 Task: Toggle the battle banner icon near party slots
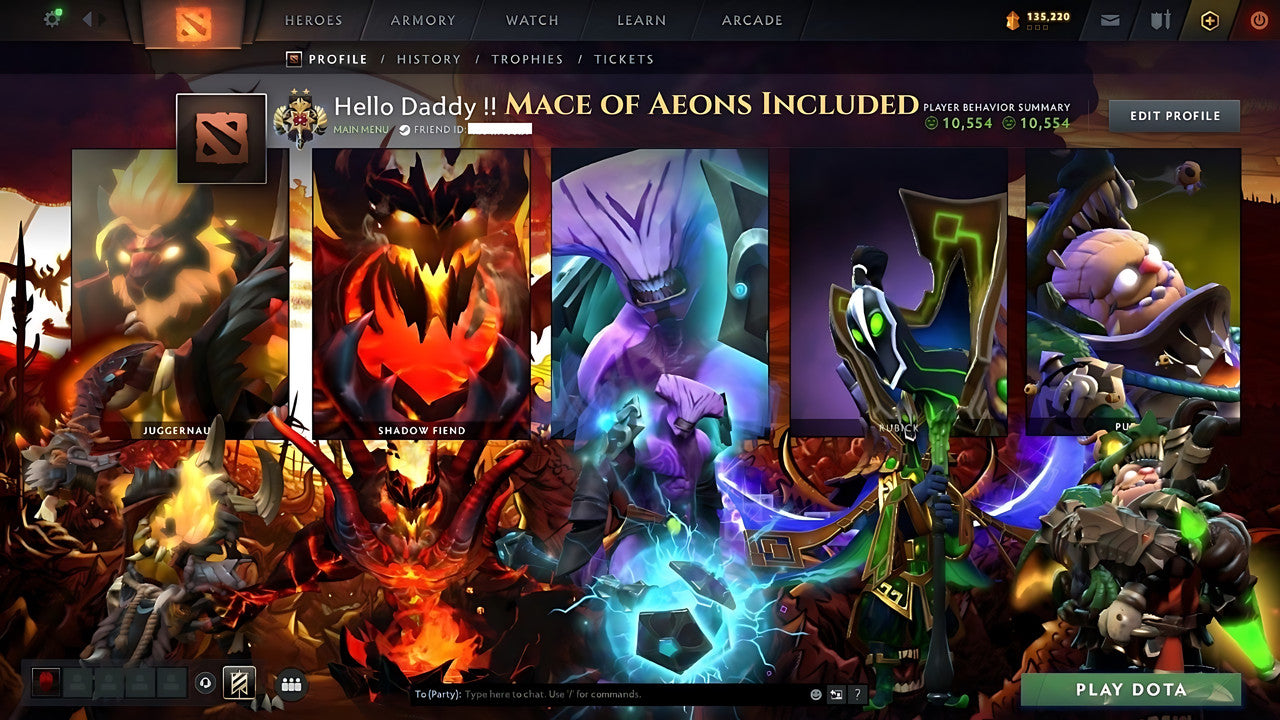240,683
